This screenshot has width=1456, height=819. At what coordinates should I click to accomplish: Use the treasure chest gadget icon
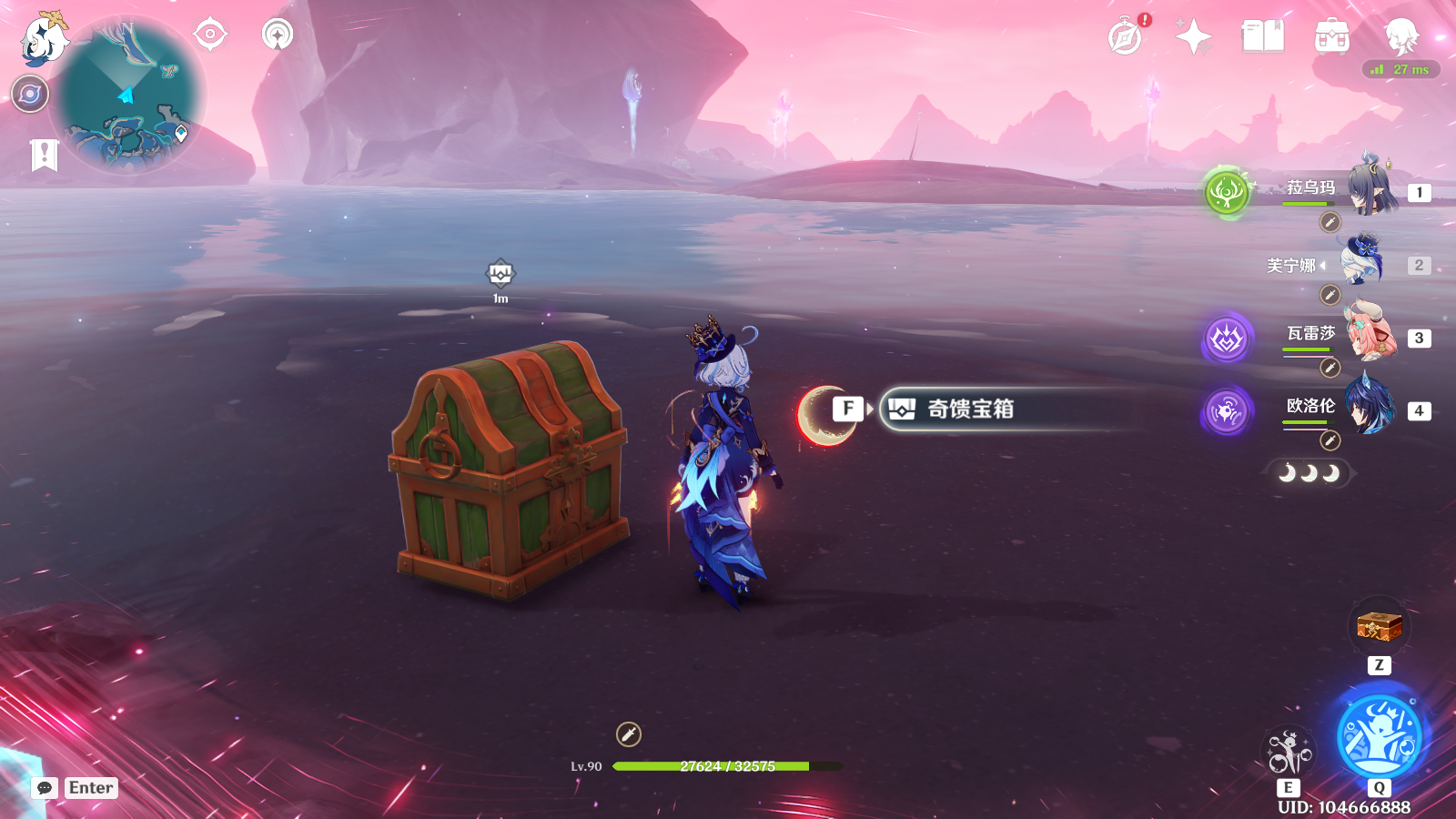(1379, 627)
